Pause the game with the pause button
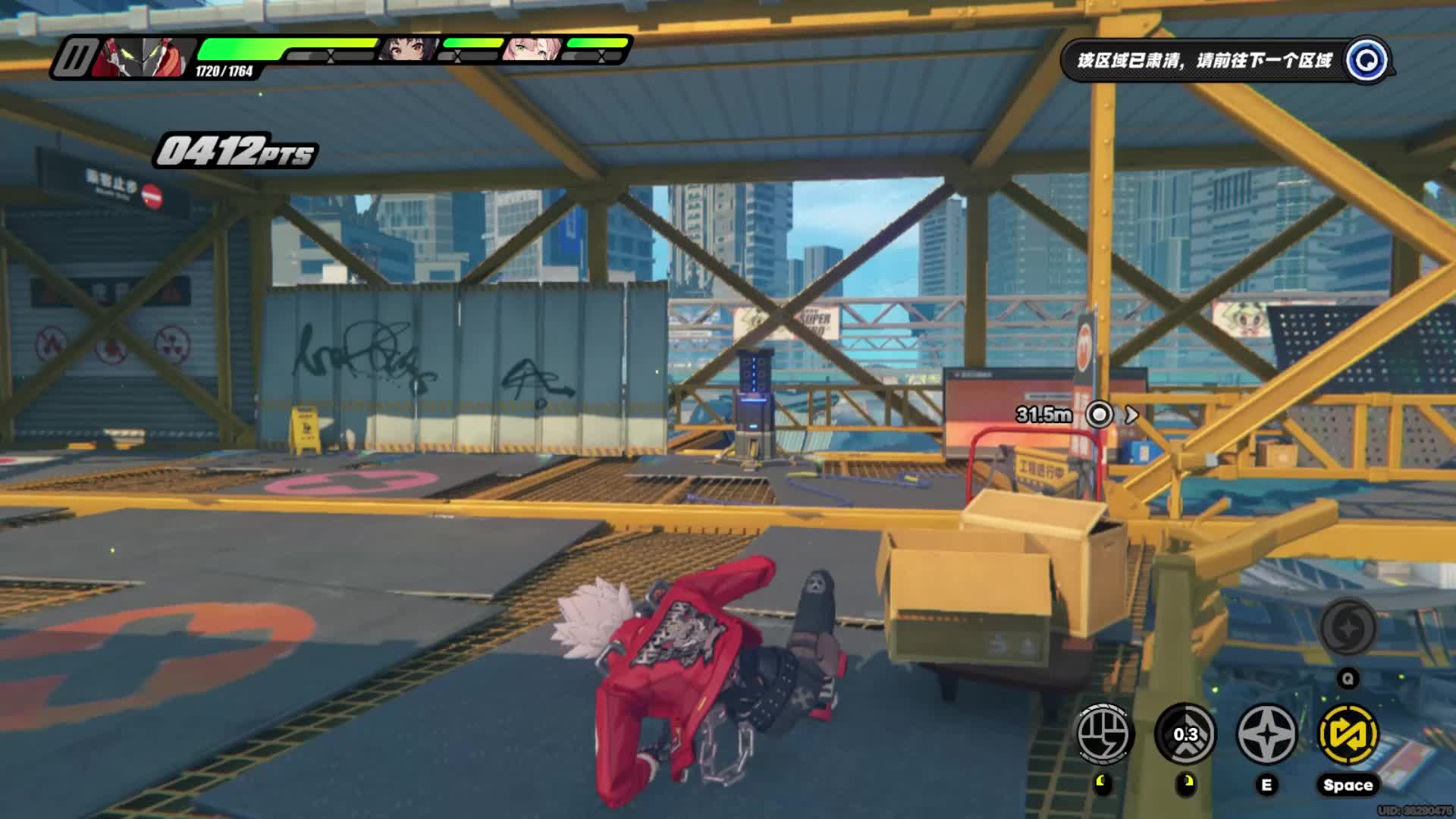The width and height of the screenshot is (1456, 819). click(x=75, y=57)
